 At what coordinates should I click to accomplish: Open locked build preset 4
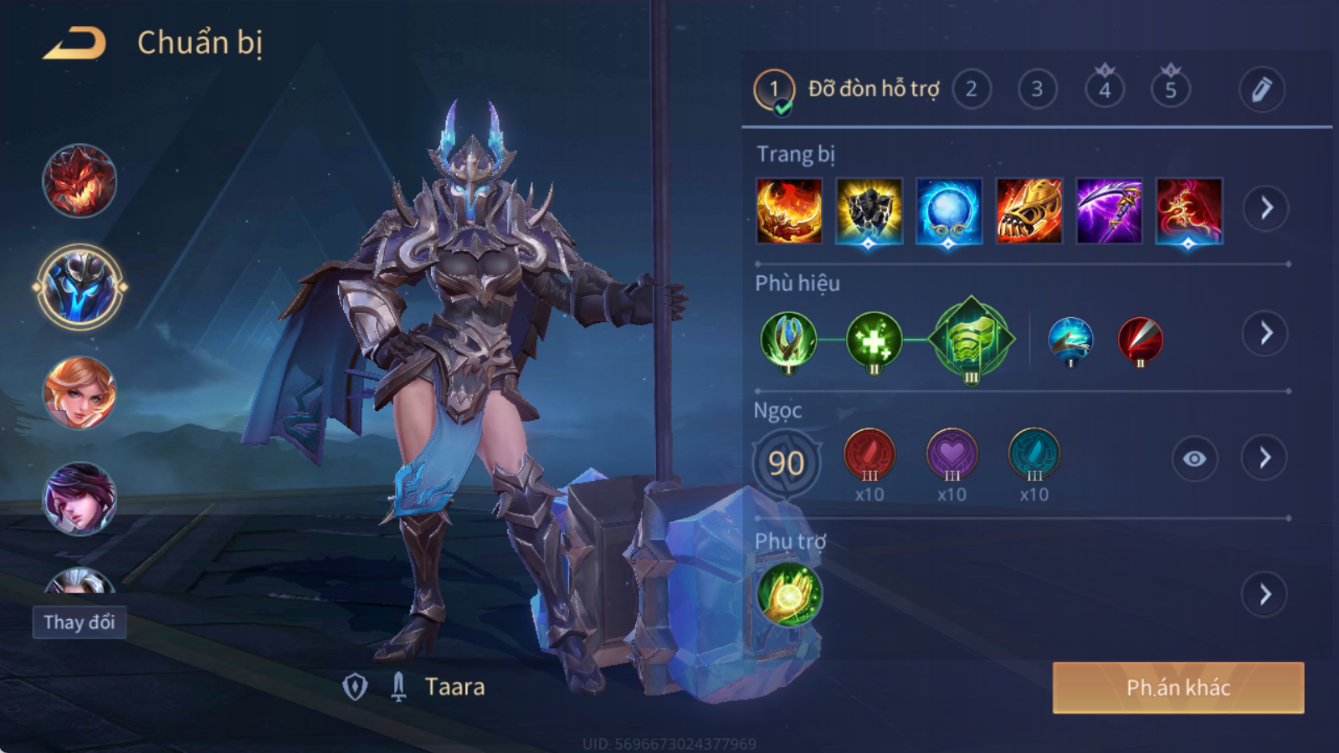tap(1104, 90)
